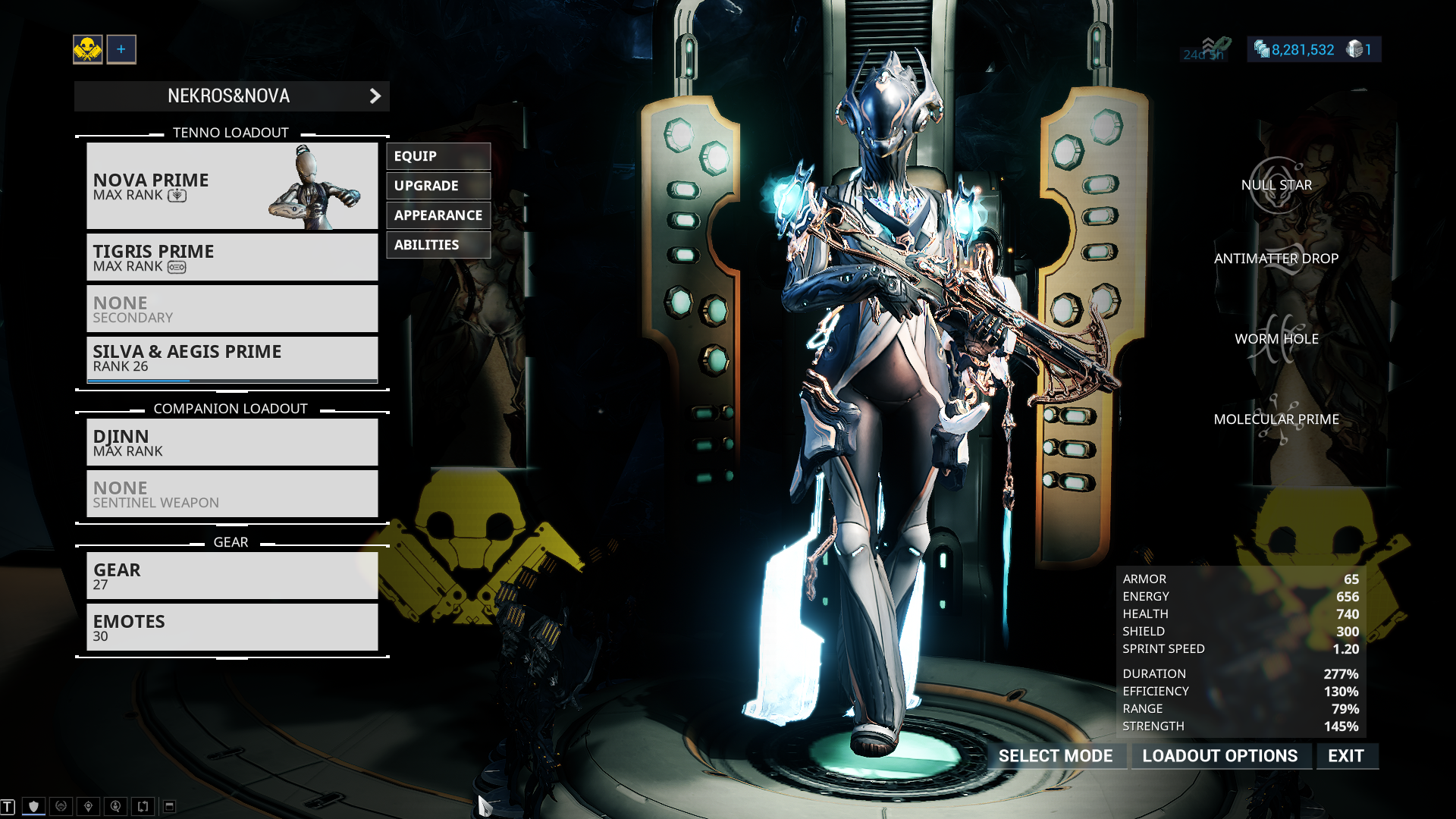This screenshot has height=819, width=1456.
Task: Open the Appearance customization
Action: pos(438,215)
